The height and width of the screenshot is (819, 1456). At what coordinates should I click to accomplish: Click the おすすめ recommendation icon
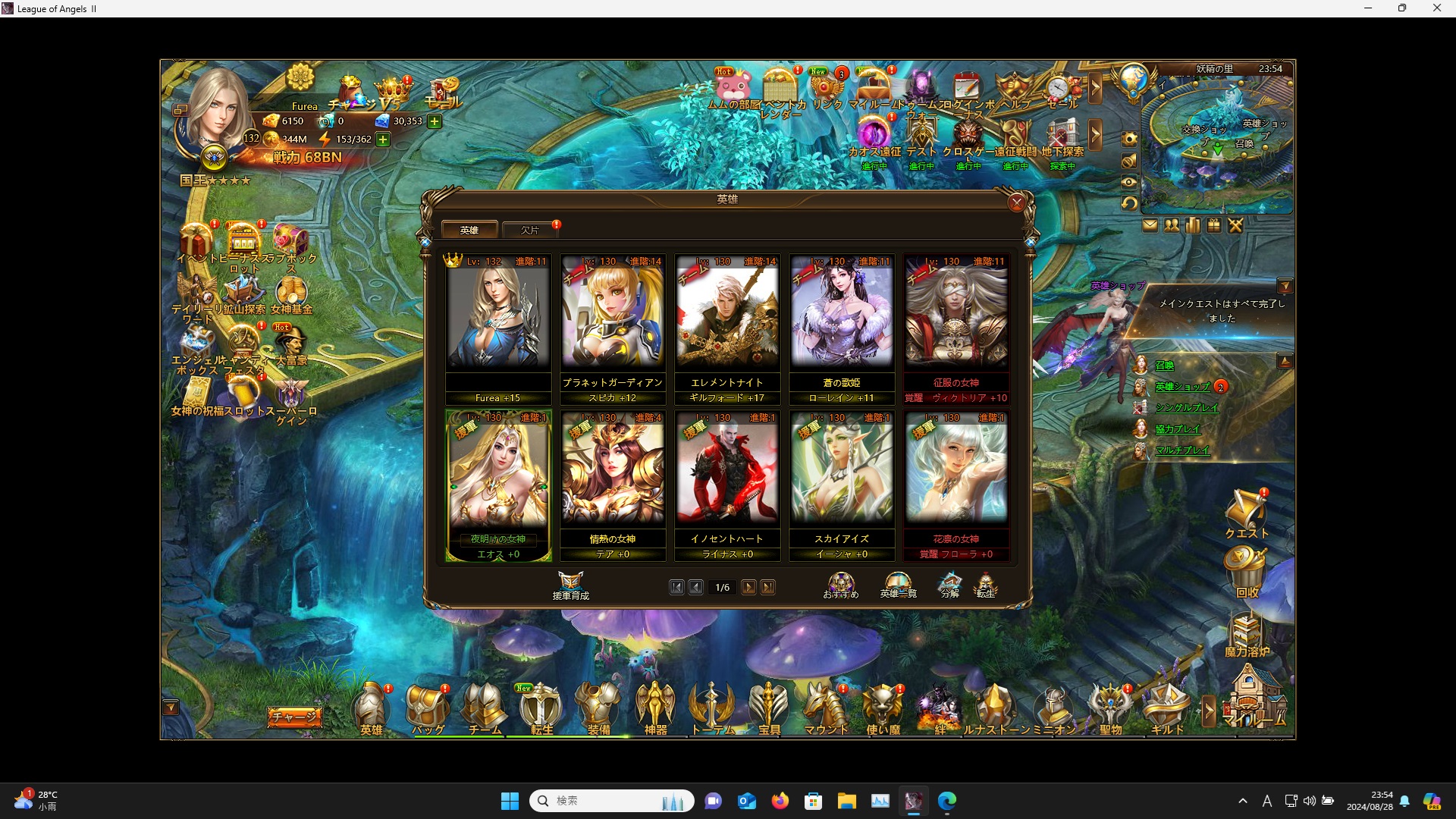point(840,584)
